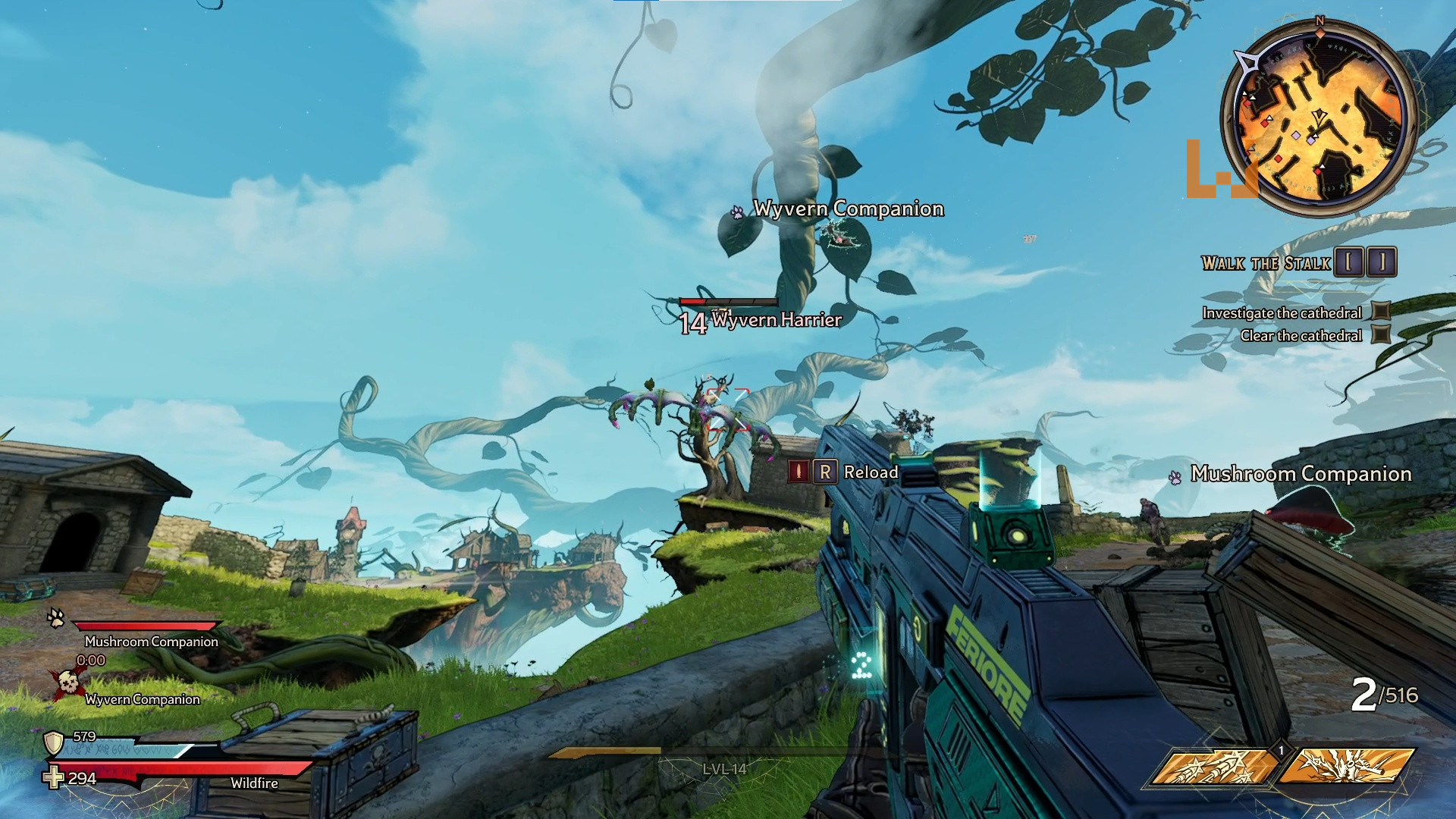
Task: Click the Wyvern Companion skull status icon
Action: (67, 682)
